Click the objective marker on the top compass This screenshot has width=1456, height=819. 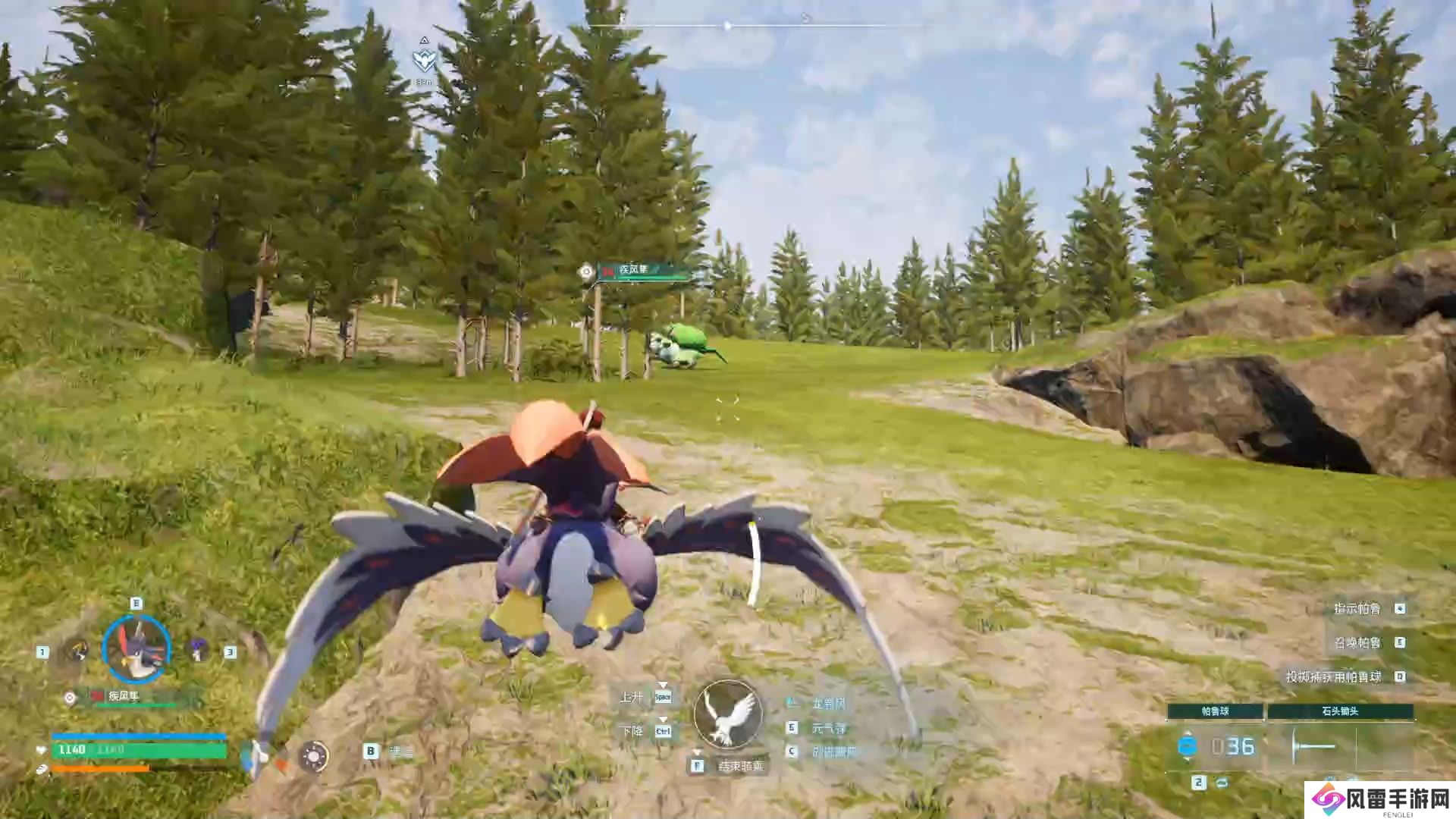click(425, 61)
